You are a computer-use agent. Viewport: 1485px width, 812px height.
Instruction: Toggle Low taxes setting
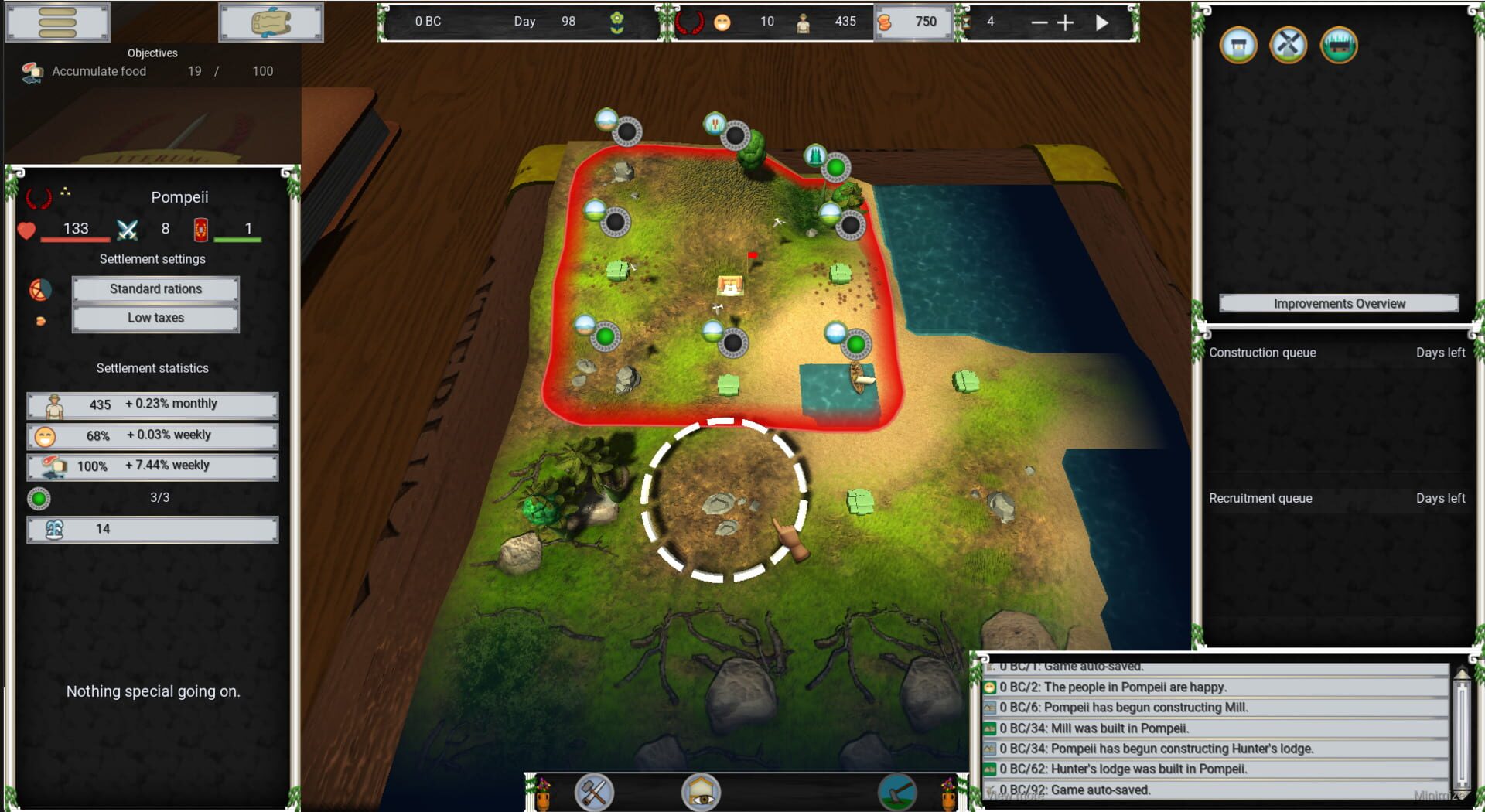(155, 317)
